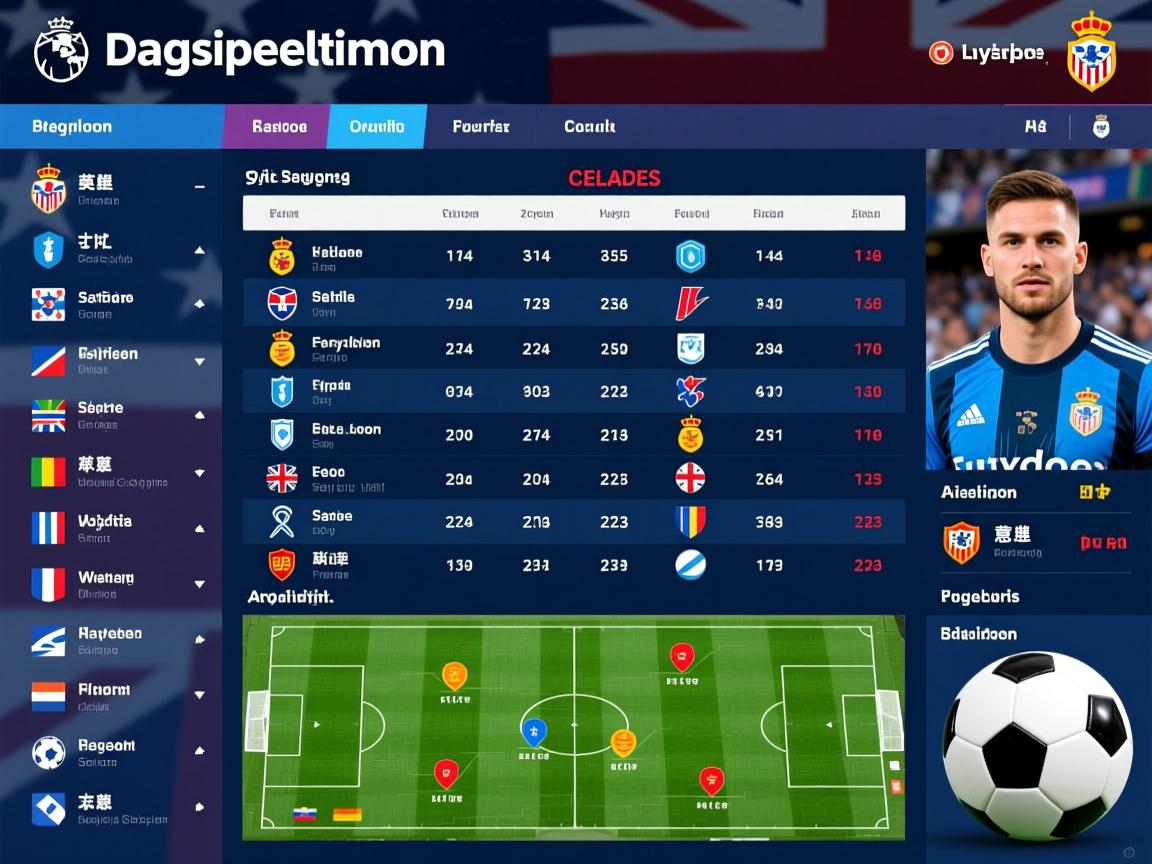
Task: View the player portrait thumbnail
Action: point(1038,310)
